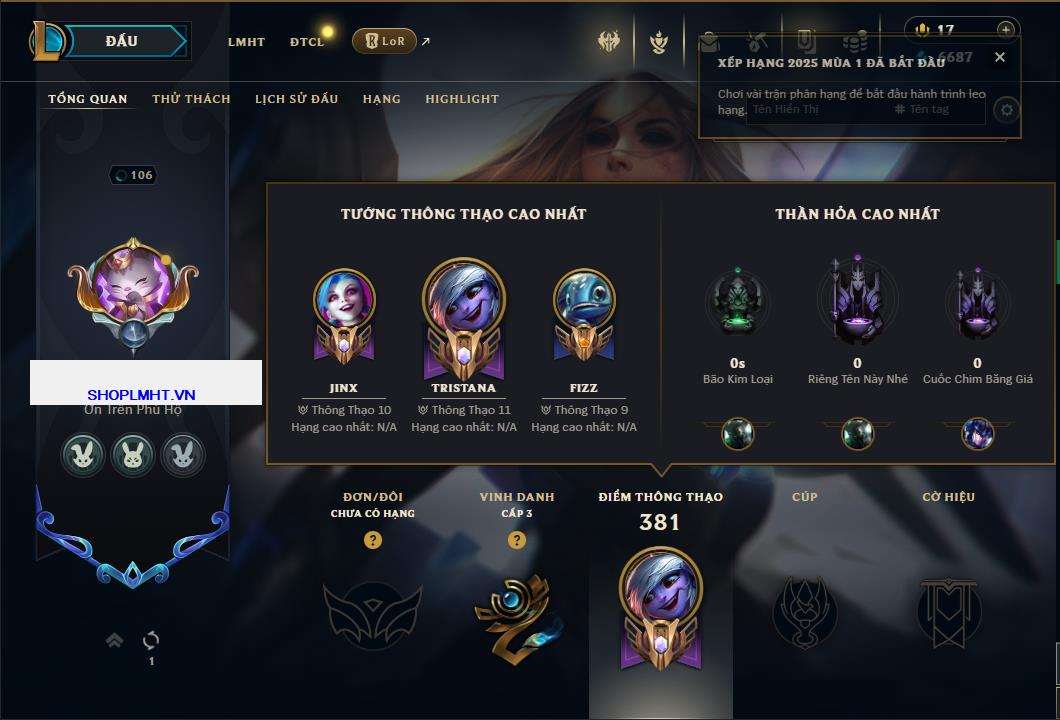Click the plus button to buy currency
This screenshot has width=1060, height=720.
point(1005,30)
